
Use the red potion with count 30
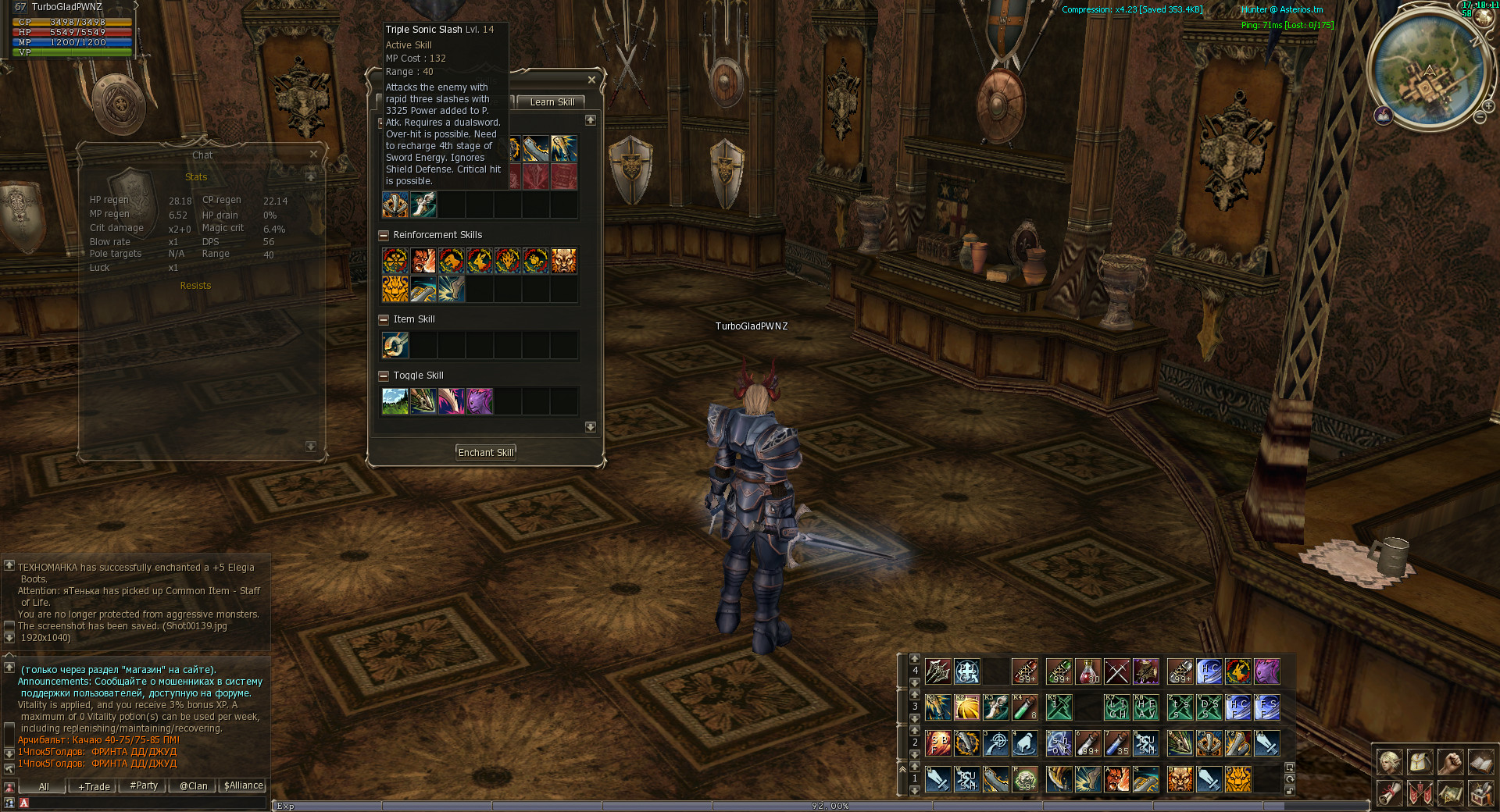click(1088, 671)
